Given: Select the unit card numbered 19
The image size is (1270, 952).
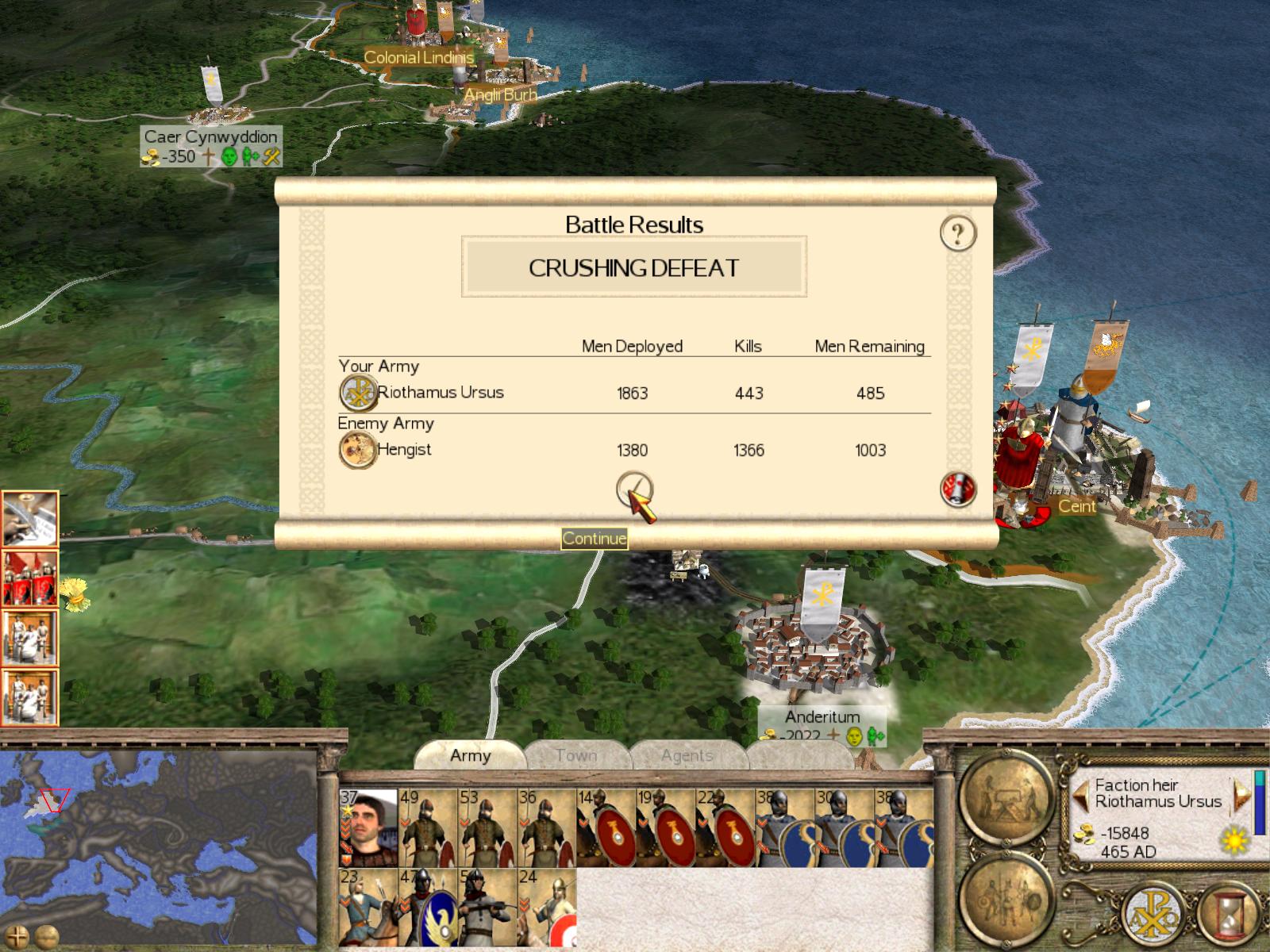Looking at the screenshot, I should pos(665,827).
